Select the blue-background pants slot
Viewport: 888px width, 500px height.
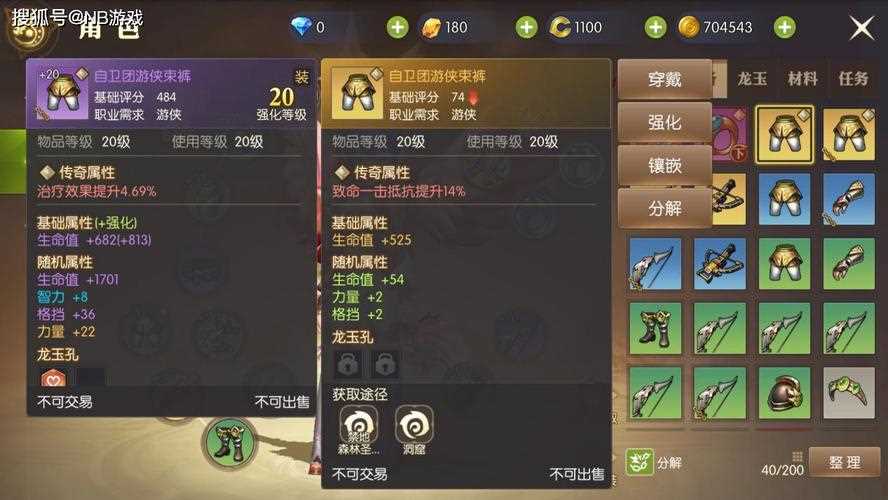click(x=784, y=198)
